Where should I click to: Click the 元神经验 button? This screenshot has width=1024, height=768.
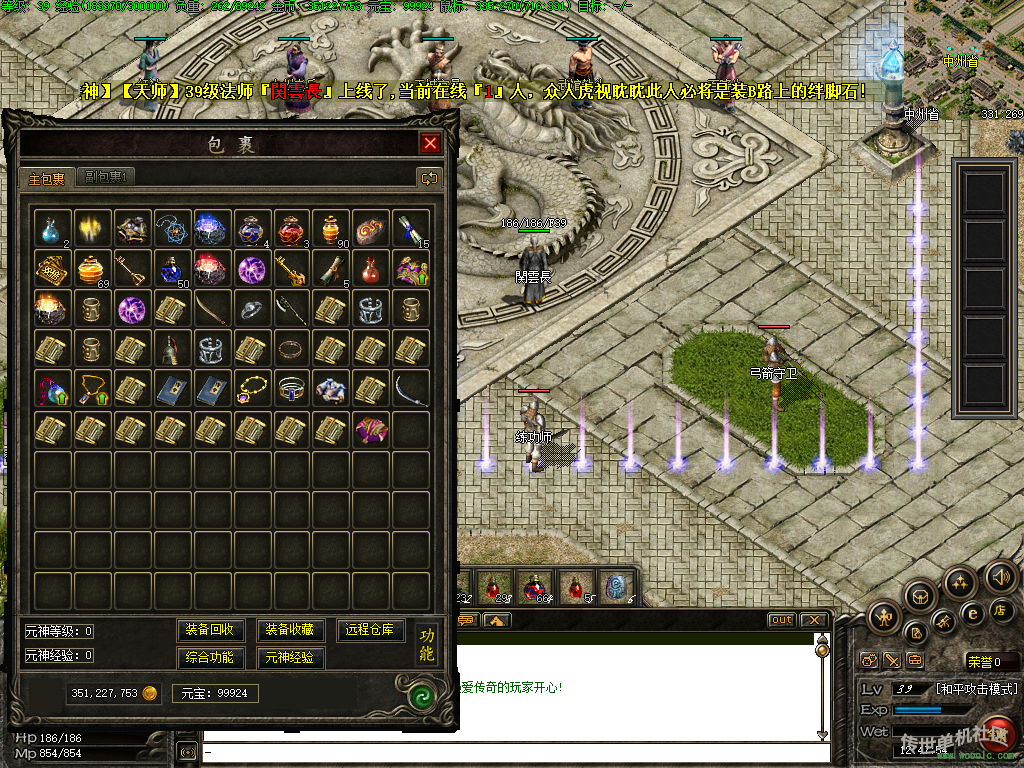pos(290,657)
